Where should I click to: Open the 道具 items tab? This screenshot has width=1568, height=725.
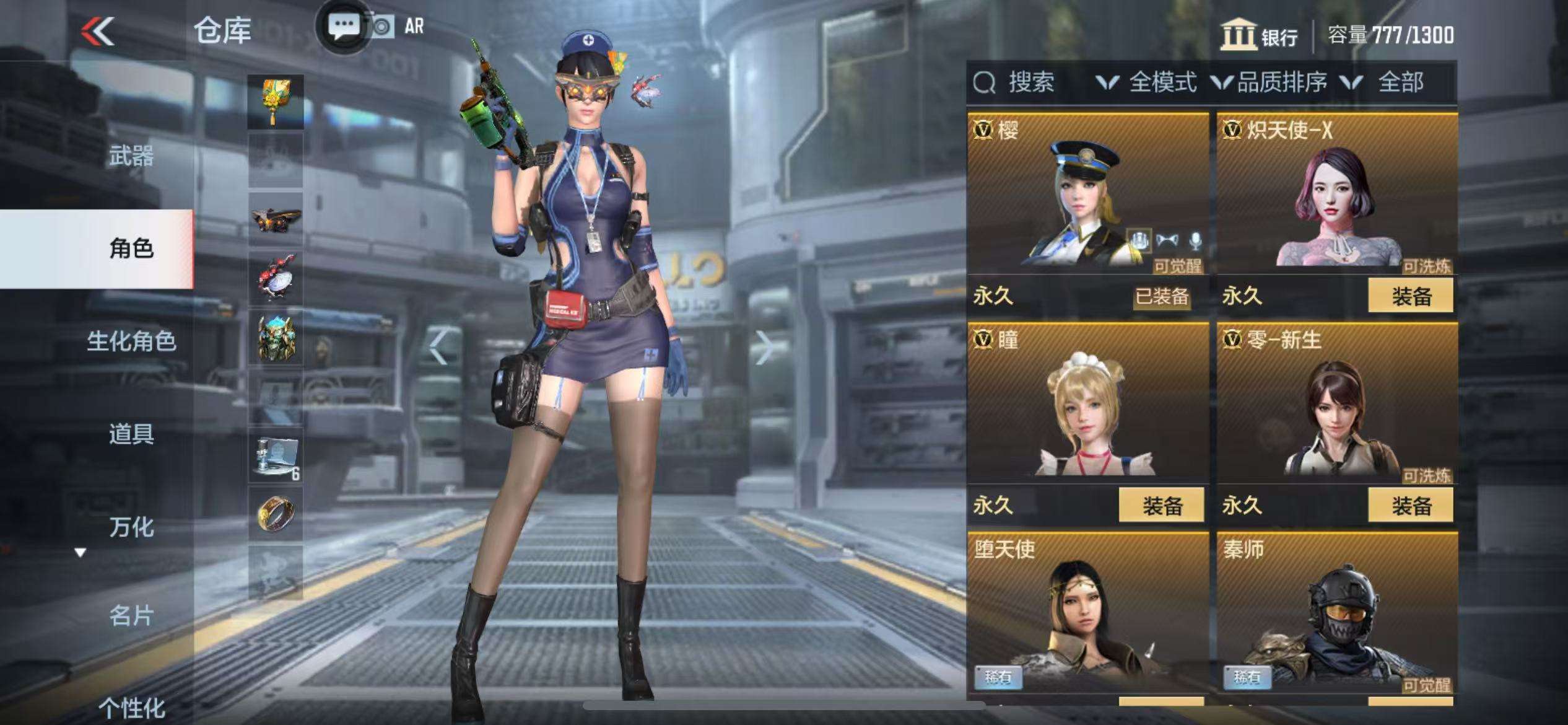point(131,434)
